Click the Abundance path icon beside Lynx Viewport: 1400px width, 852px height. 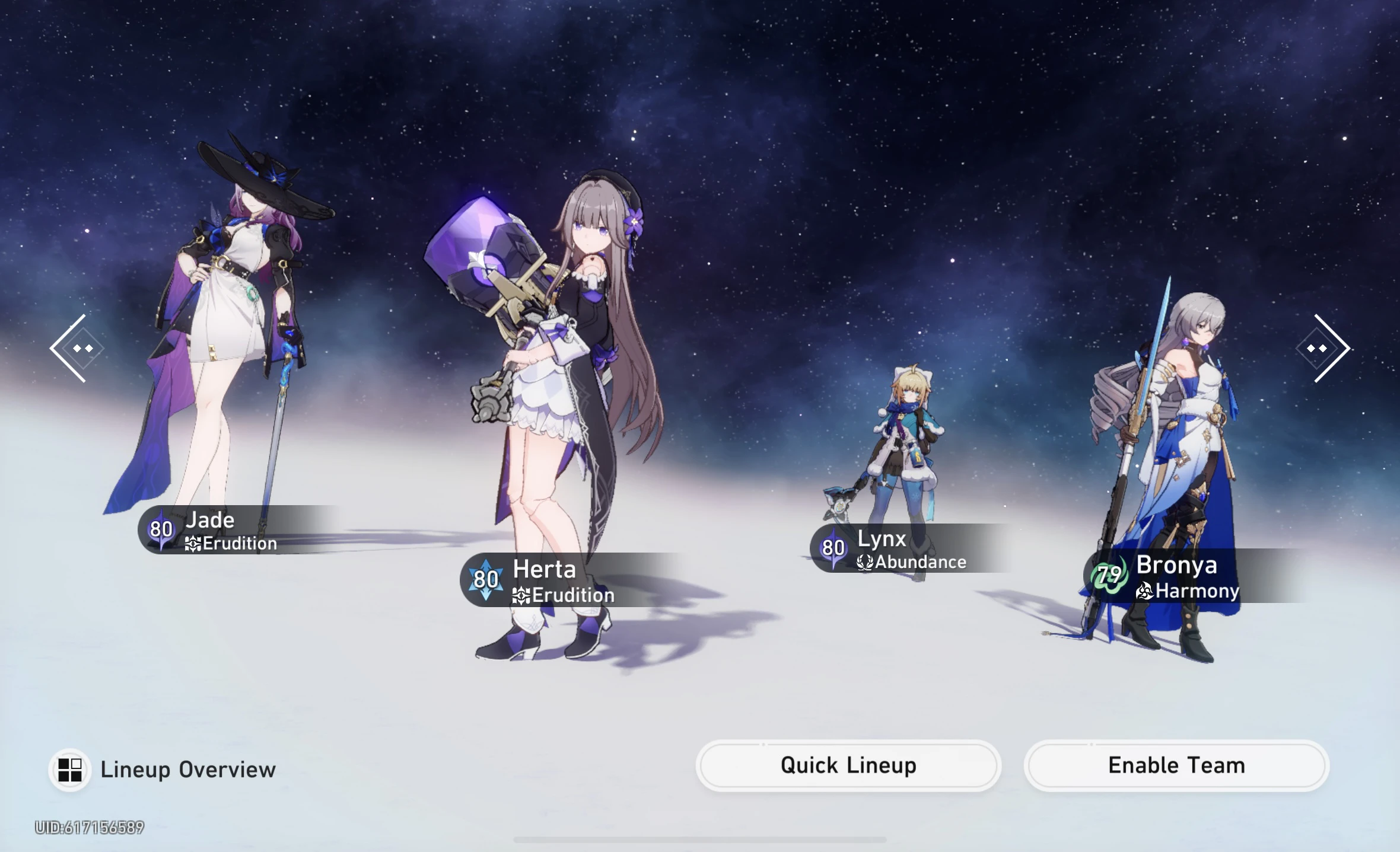tap(866, 563)
